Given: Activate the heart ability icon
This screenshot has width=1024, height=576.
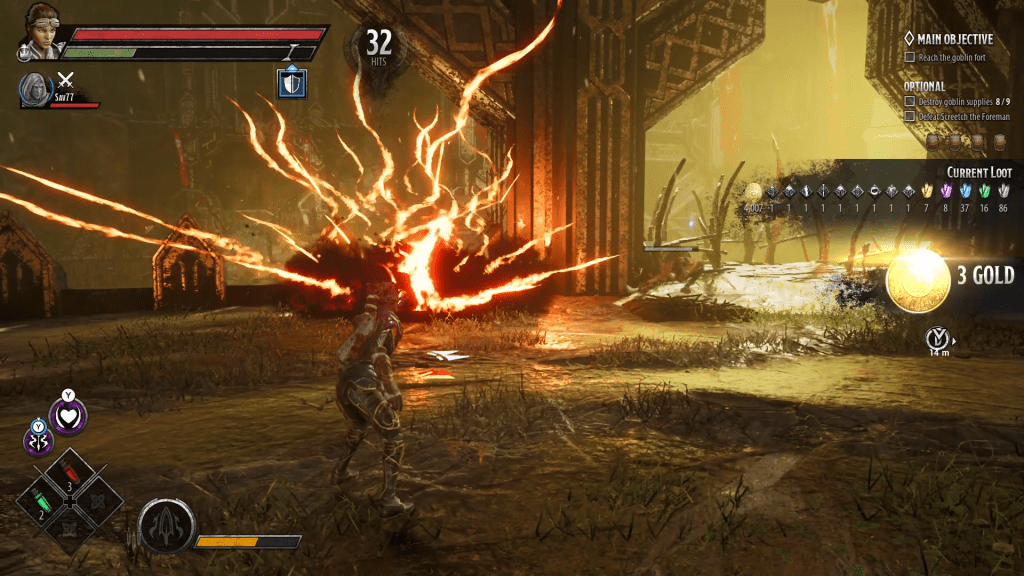Looking at the screenshot, I should coord(69,415).
